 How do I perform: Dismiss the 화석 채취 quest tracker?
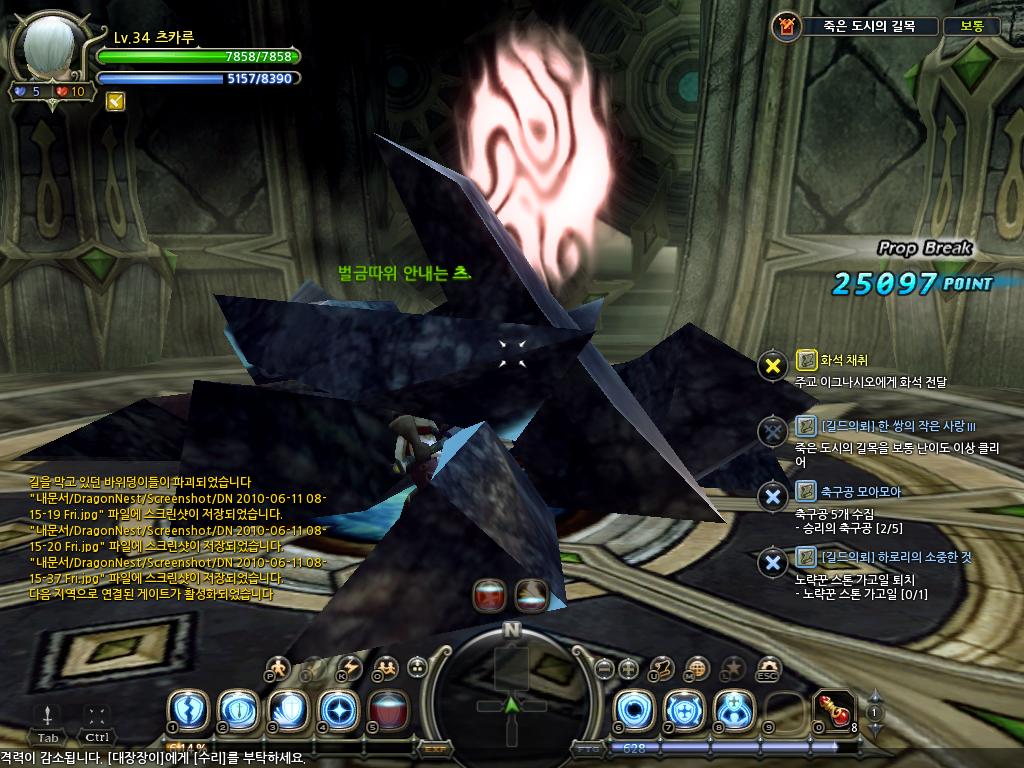tap(772, 366)
